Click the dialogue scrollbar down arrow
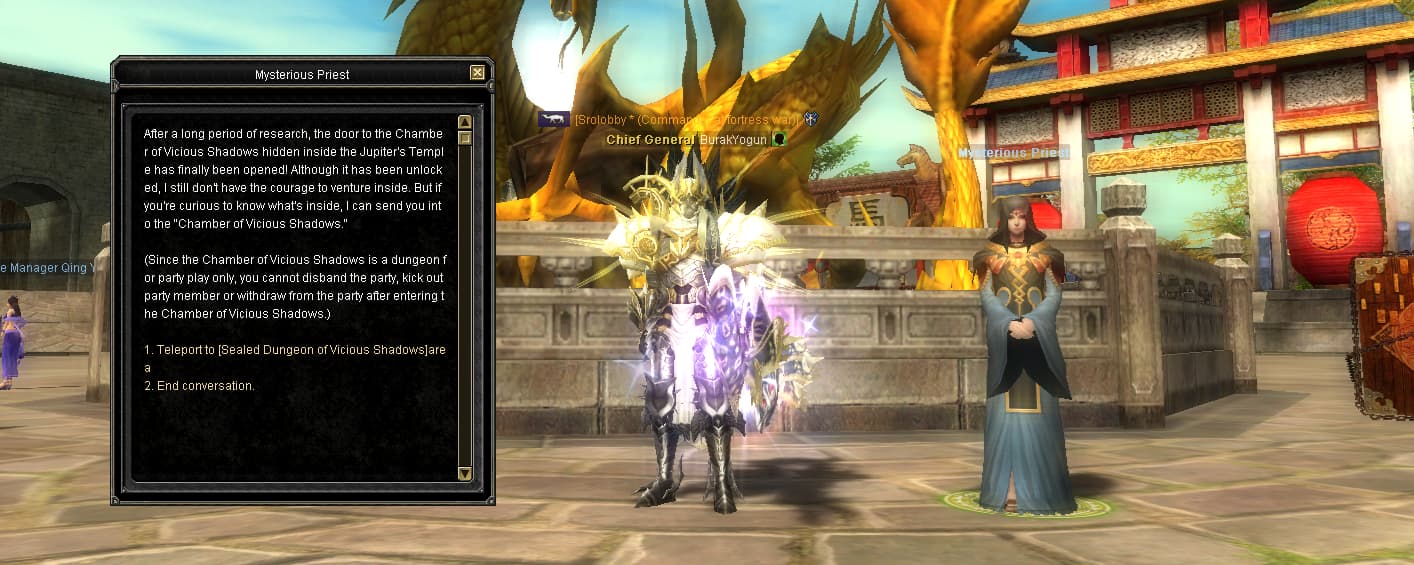Viewport: 1414px width, 565px height. pyautogui.click(x=464, y=473)
